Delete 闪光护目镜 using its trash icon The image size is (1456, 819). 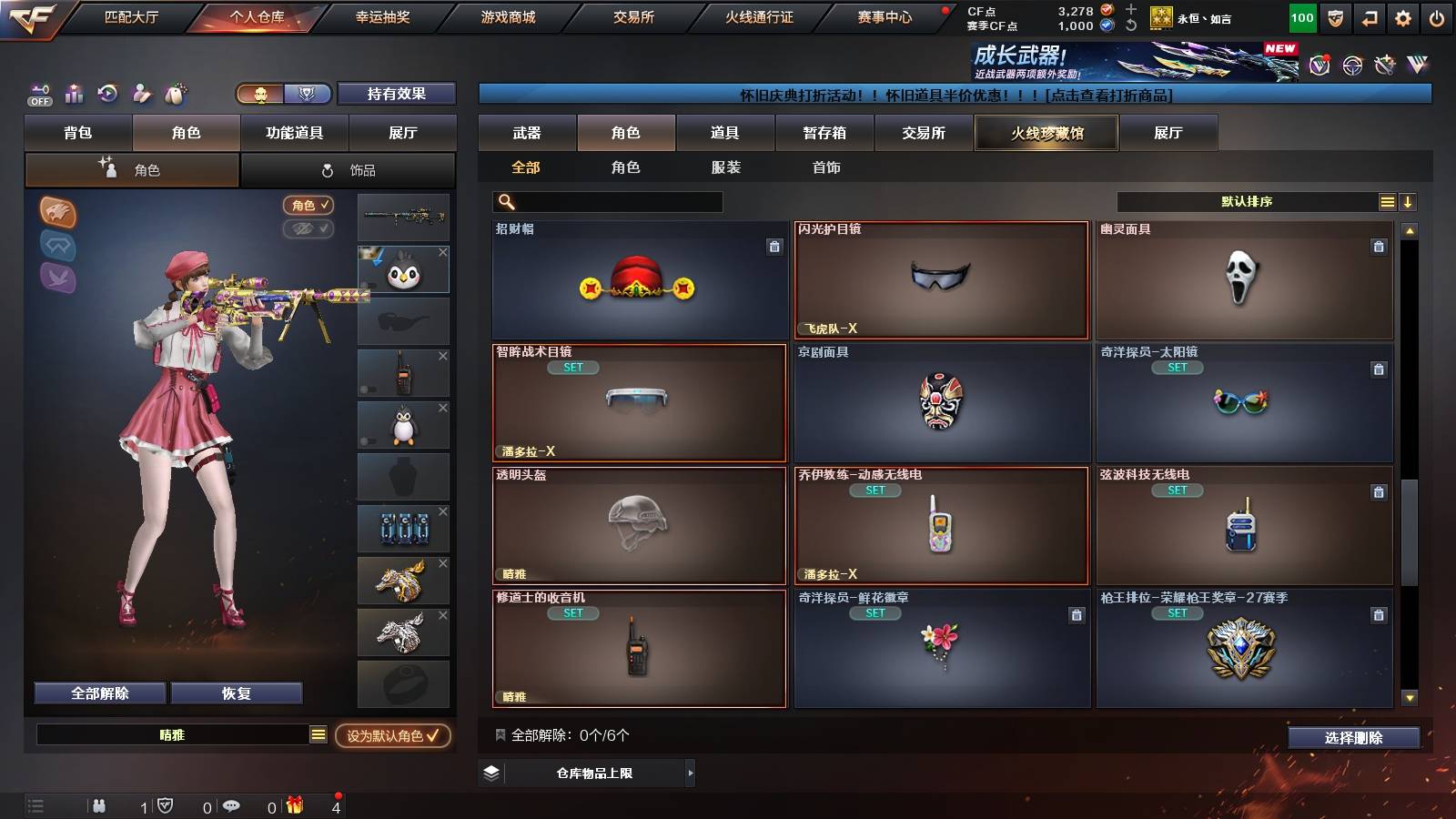point(1074,246)
